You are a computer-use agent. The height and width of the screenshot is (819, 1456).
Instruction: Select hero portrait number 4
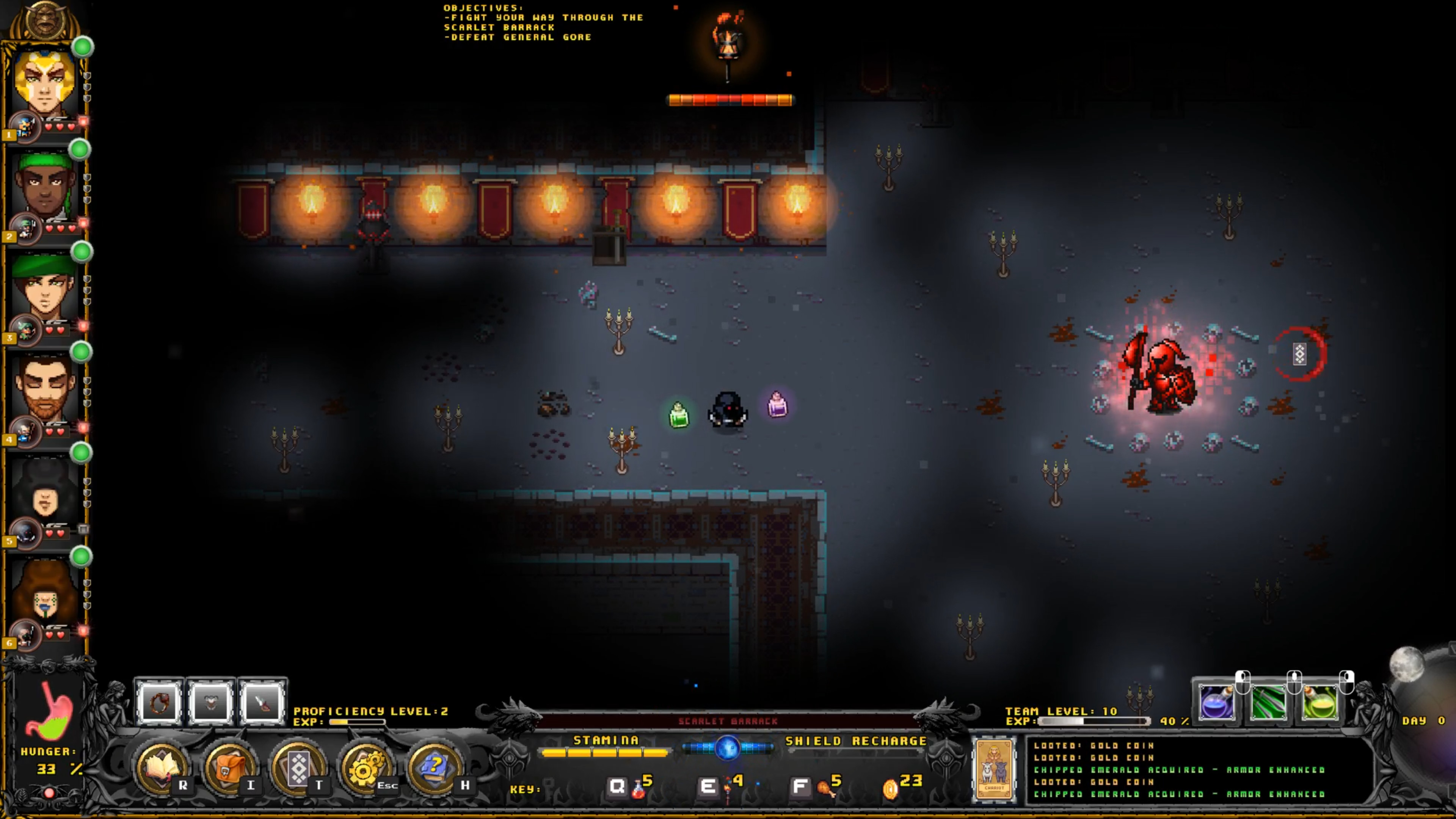[x=45, y=389]
